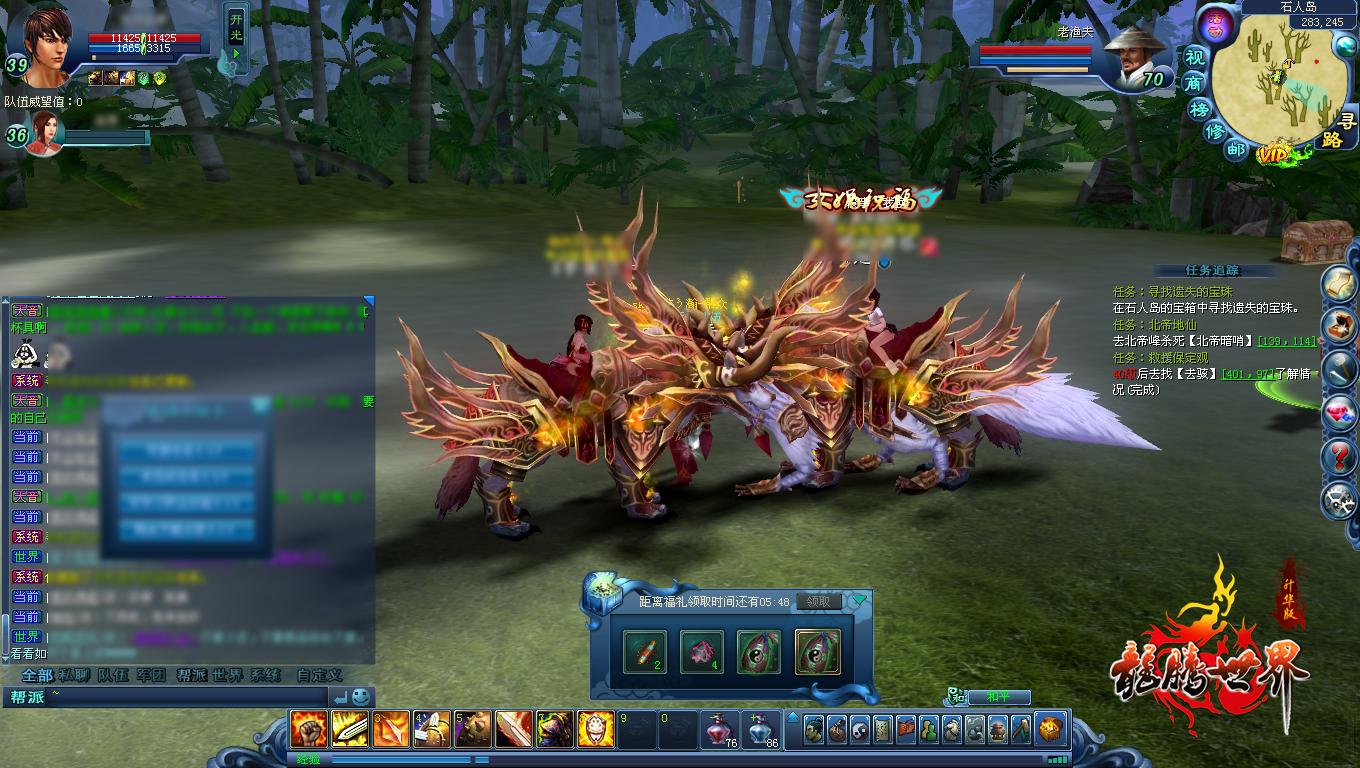Open the 商 shop button
This screenshot has height=768, width=1360.
(1194, 83)
